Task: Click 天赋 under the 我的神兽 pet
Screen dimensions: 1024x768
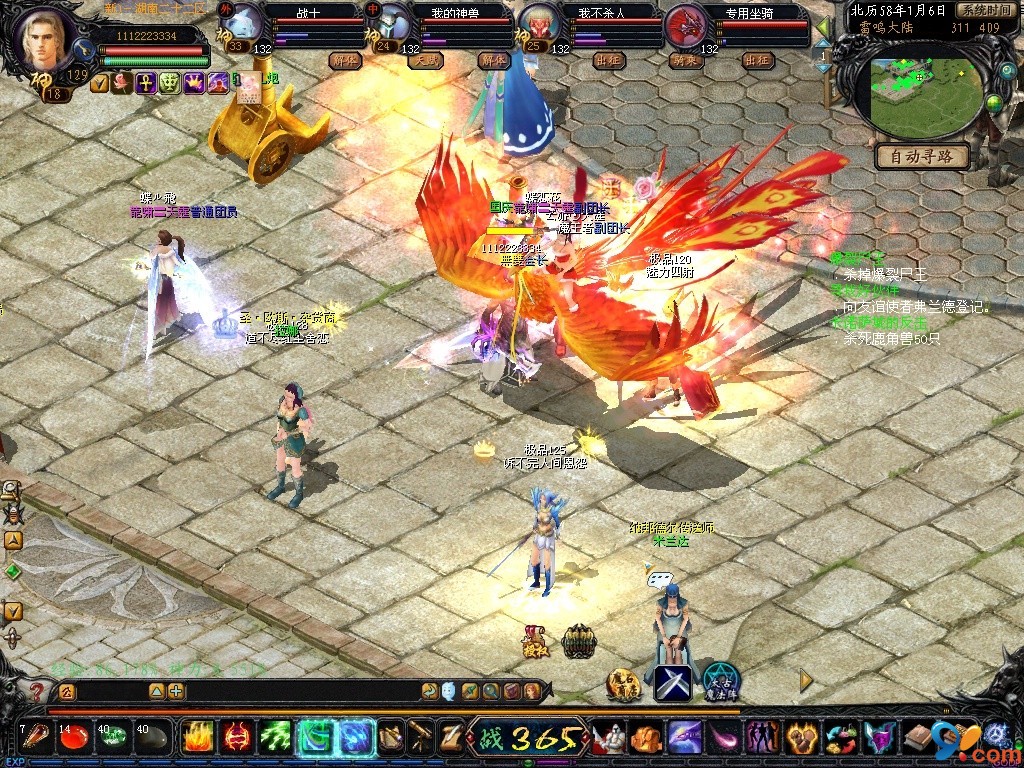Action: [424, 60]
